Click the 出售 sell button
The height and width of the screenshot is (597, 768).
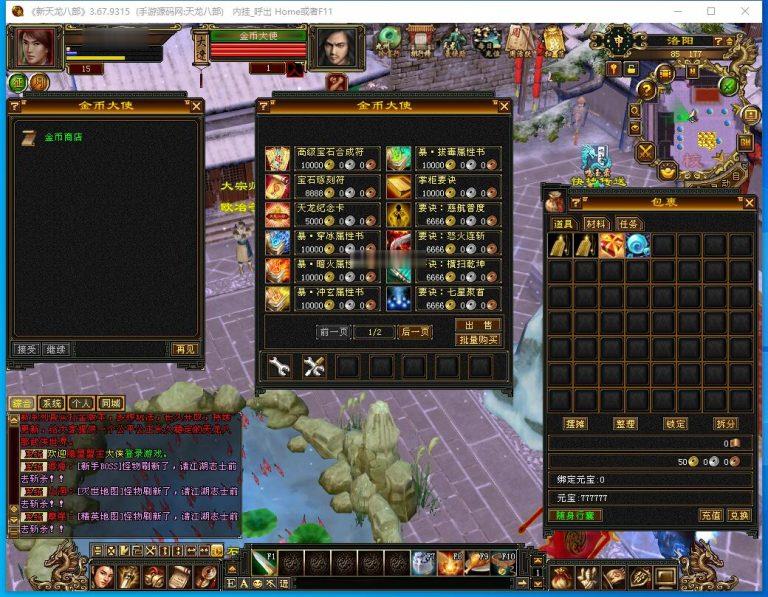[478, 325]
